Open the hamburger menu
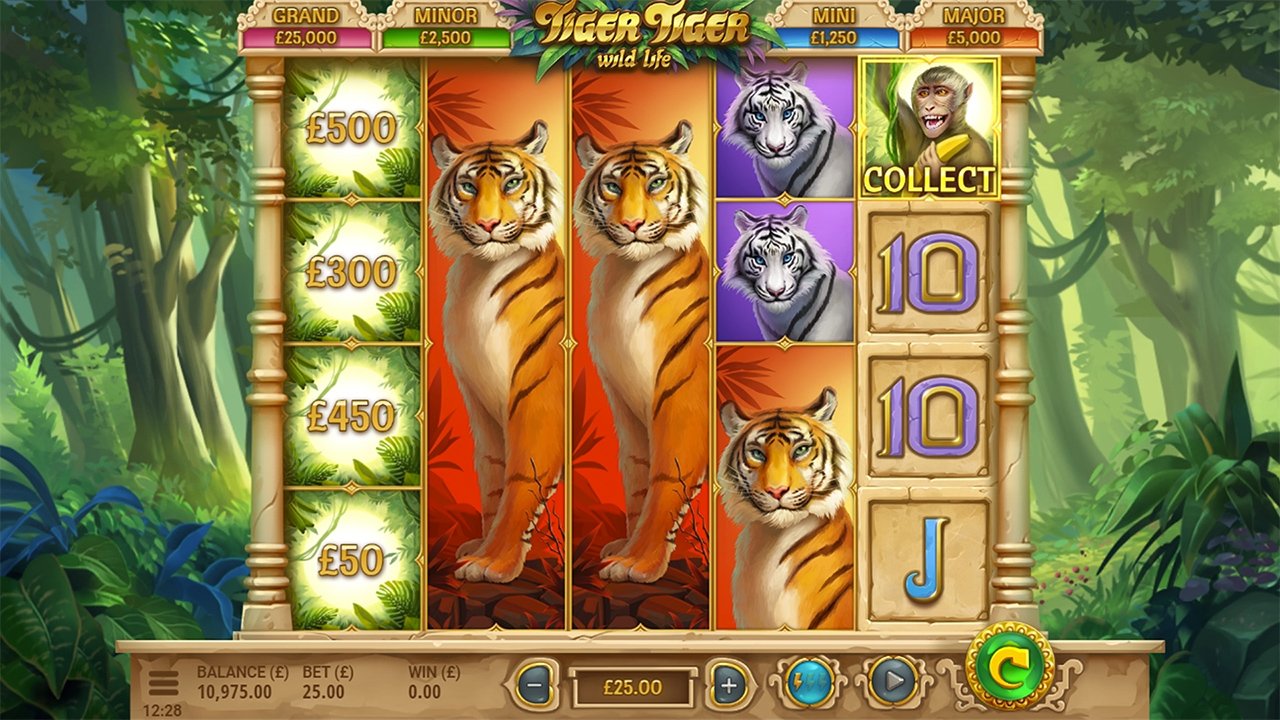The height and width of the screenshot is (720, 1280). (x=163, y=682)
